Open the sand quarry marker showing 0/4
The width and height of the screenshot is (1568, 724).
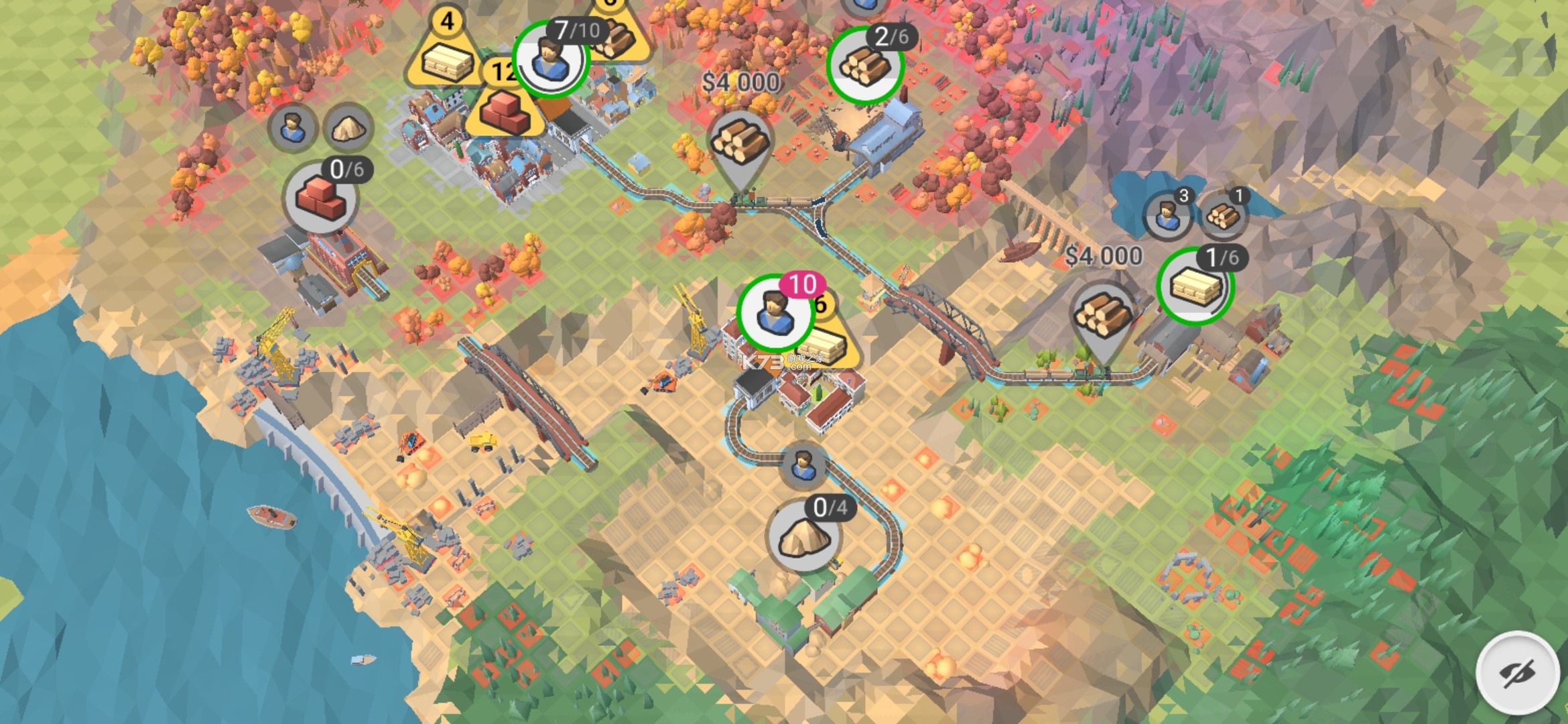[803, 536]
